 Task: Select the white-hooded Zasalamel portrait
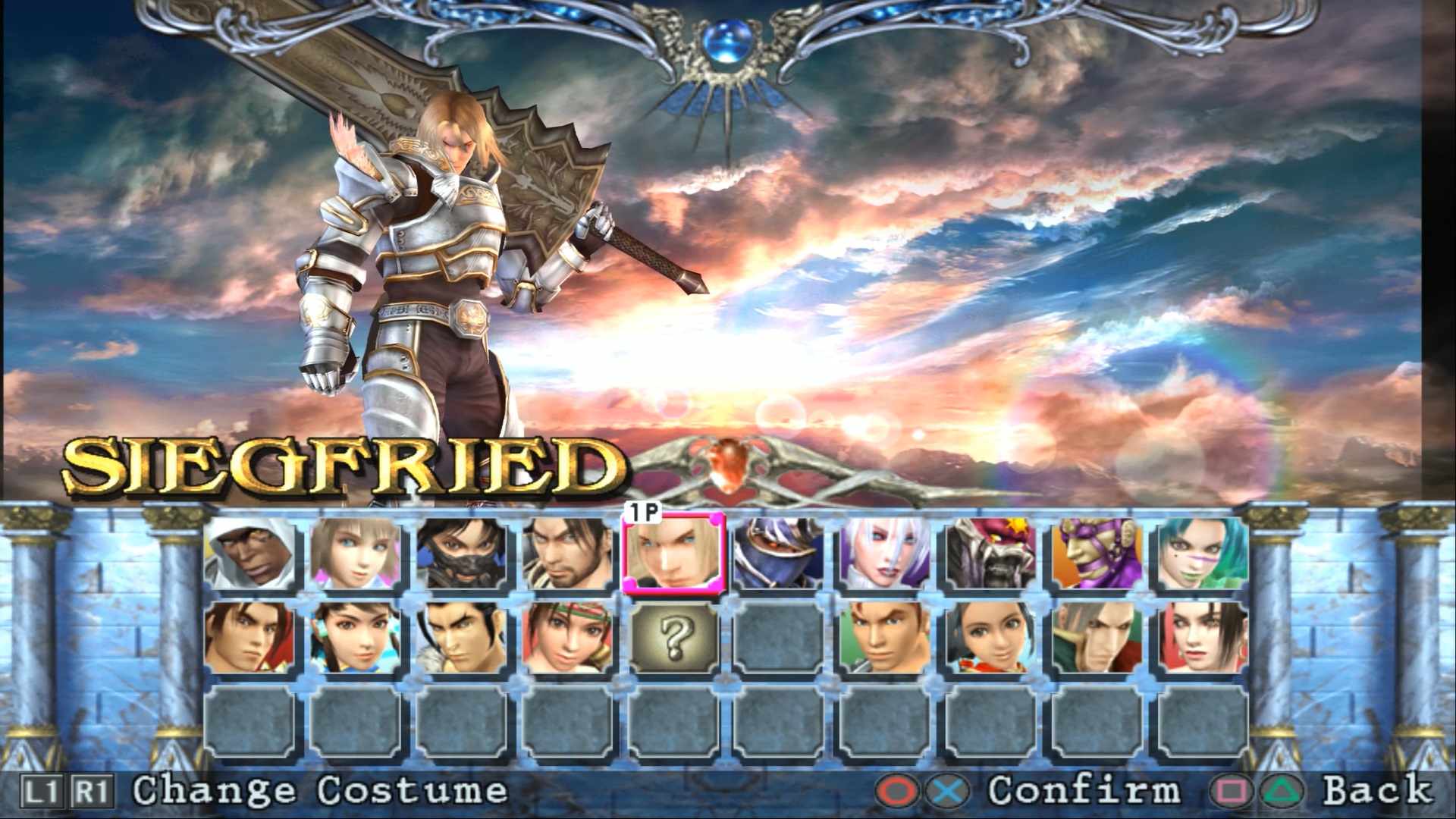pos(249,554)
